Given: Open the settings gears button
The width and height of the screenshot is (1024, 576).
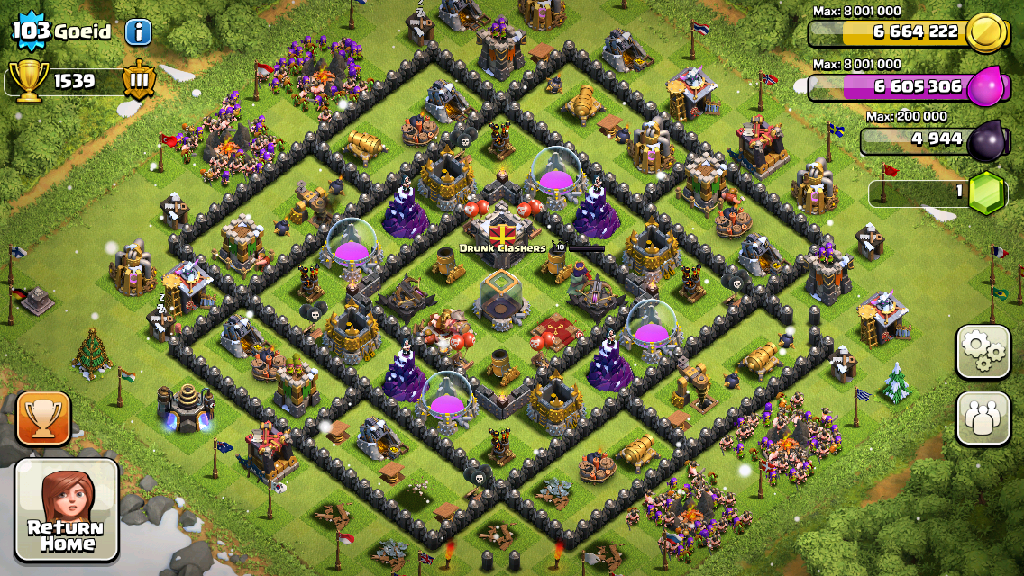Looking at the screenshot, I should [x=983, y=352].
